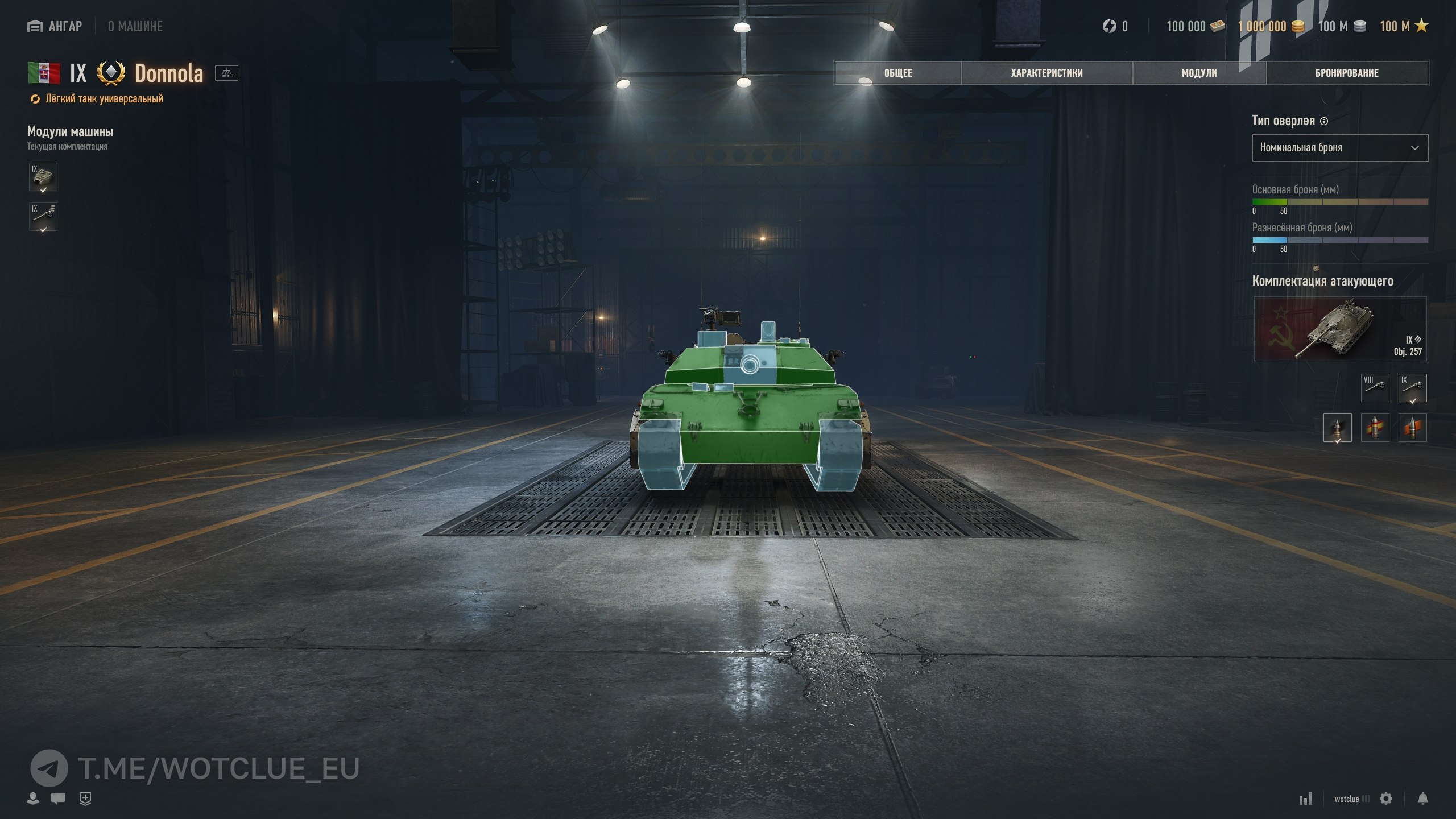Pick the shell with orange stripe
The height and width of the screenshot is (819, 1456).
click(1412, 428)
